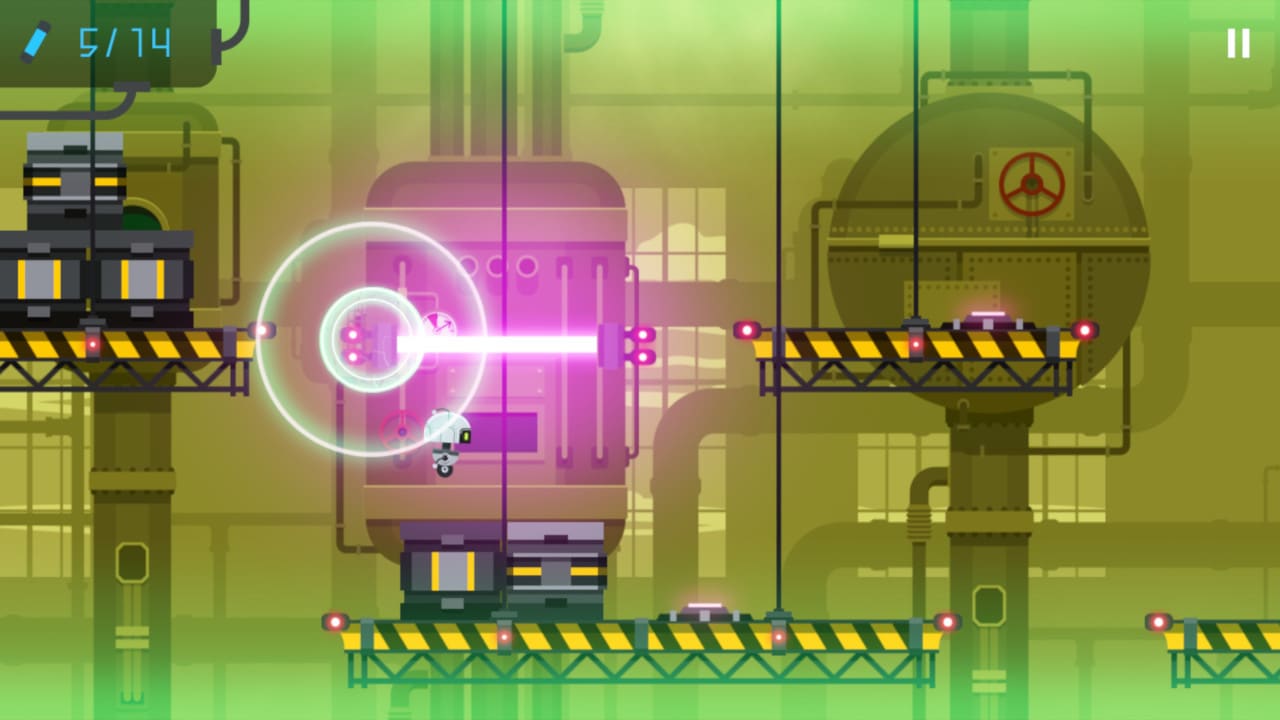The image size is (1280, 720).
Task: Tap the red sensor on the right walkway
Action: pyautogui.click(x=748, y=329)
